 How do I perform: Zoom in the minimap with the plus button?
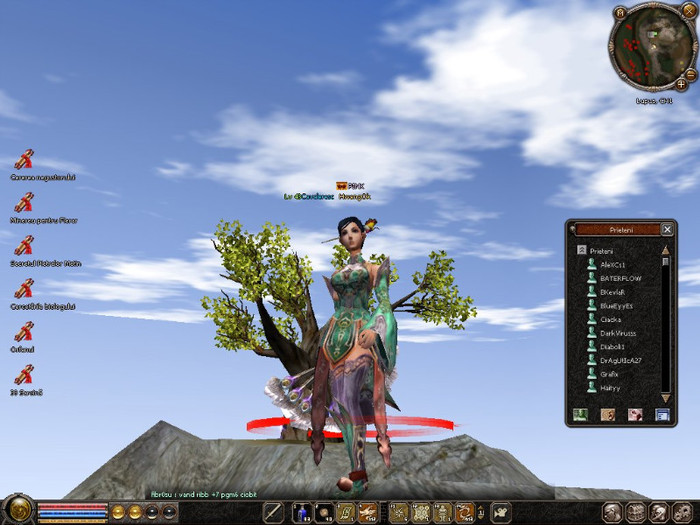coord(681,85)
